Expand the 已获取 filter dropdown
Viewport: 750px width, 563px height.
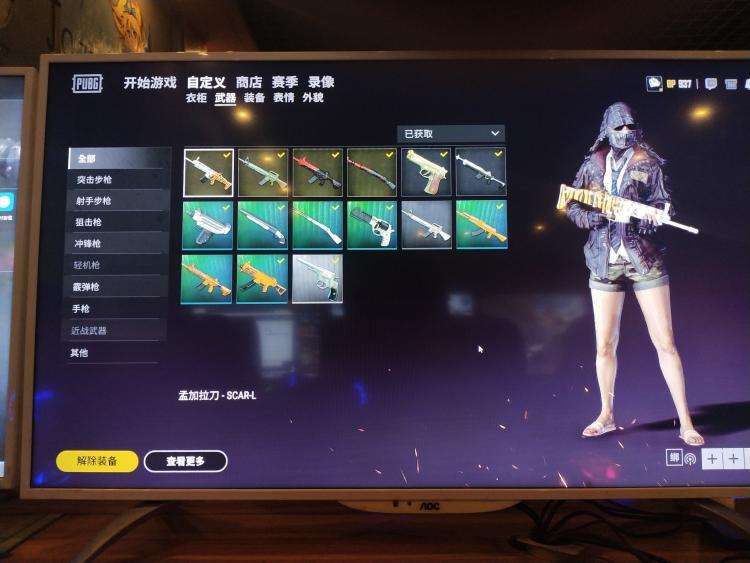(x=451, y=133)
